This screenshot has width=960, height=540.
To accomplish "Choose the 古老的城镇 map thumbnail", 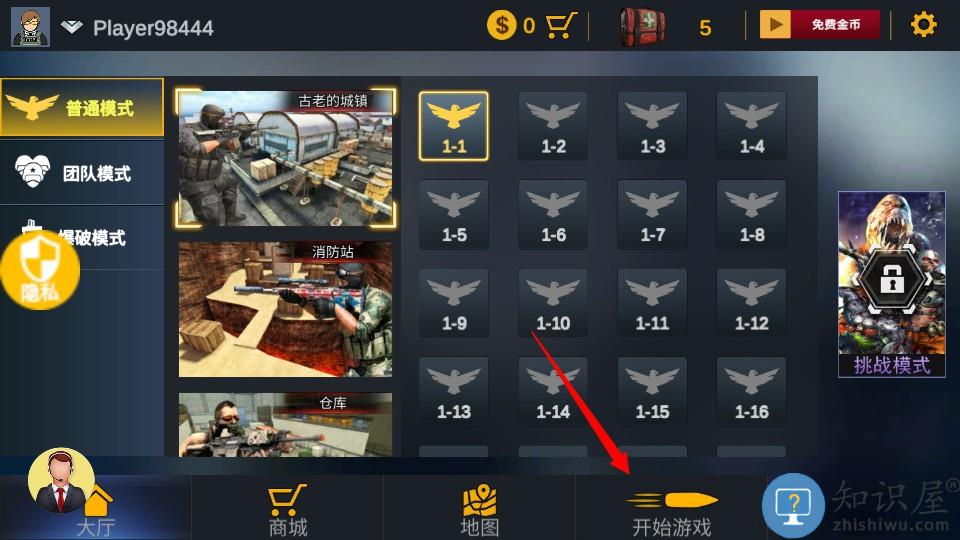I will click(x=285, y=158).
